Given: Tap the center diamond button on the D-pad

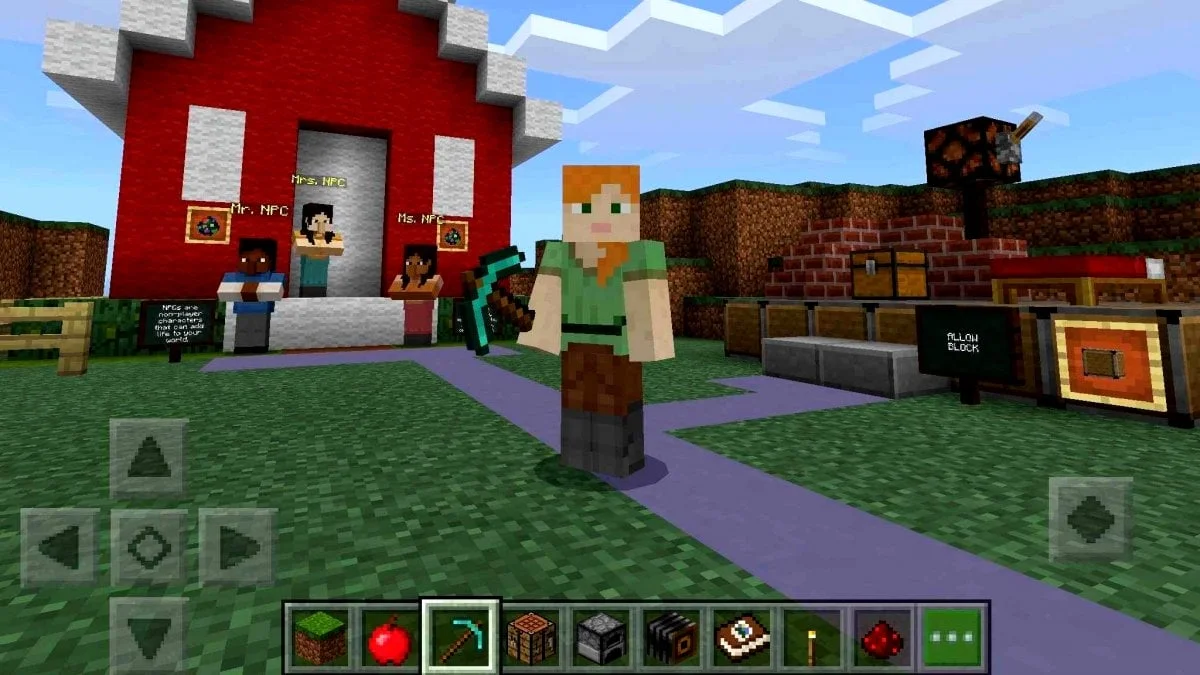Looking at the screenshot, I should [148, 547].
